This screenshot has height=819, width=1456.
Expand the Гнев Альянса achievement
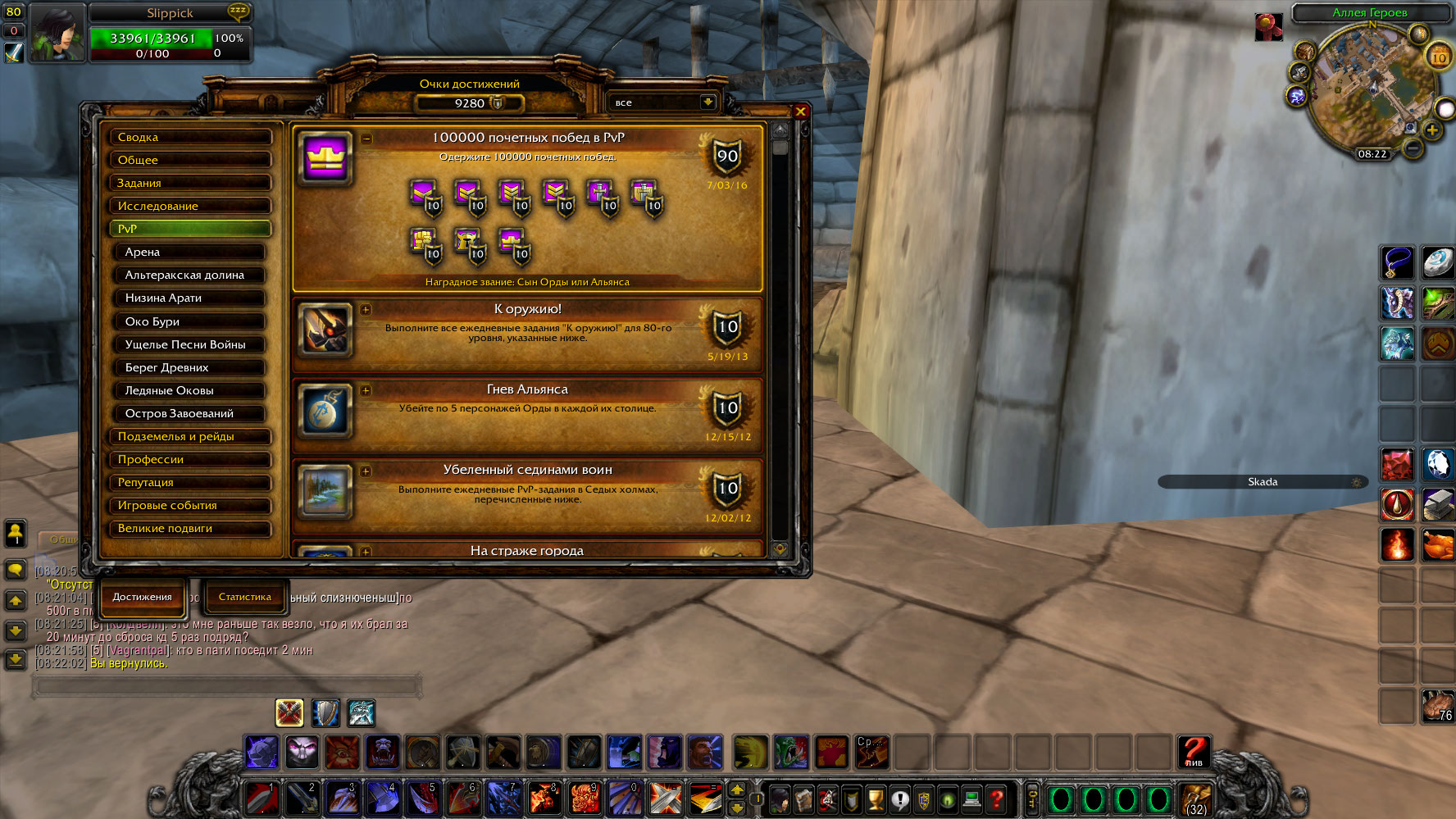point(366,390)
